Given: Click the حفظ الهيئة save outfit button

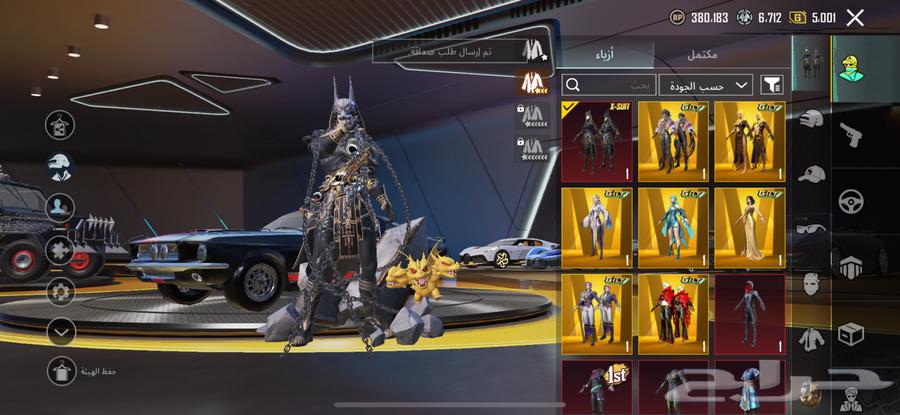Looking at the screenshot, I should point(62,370).
